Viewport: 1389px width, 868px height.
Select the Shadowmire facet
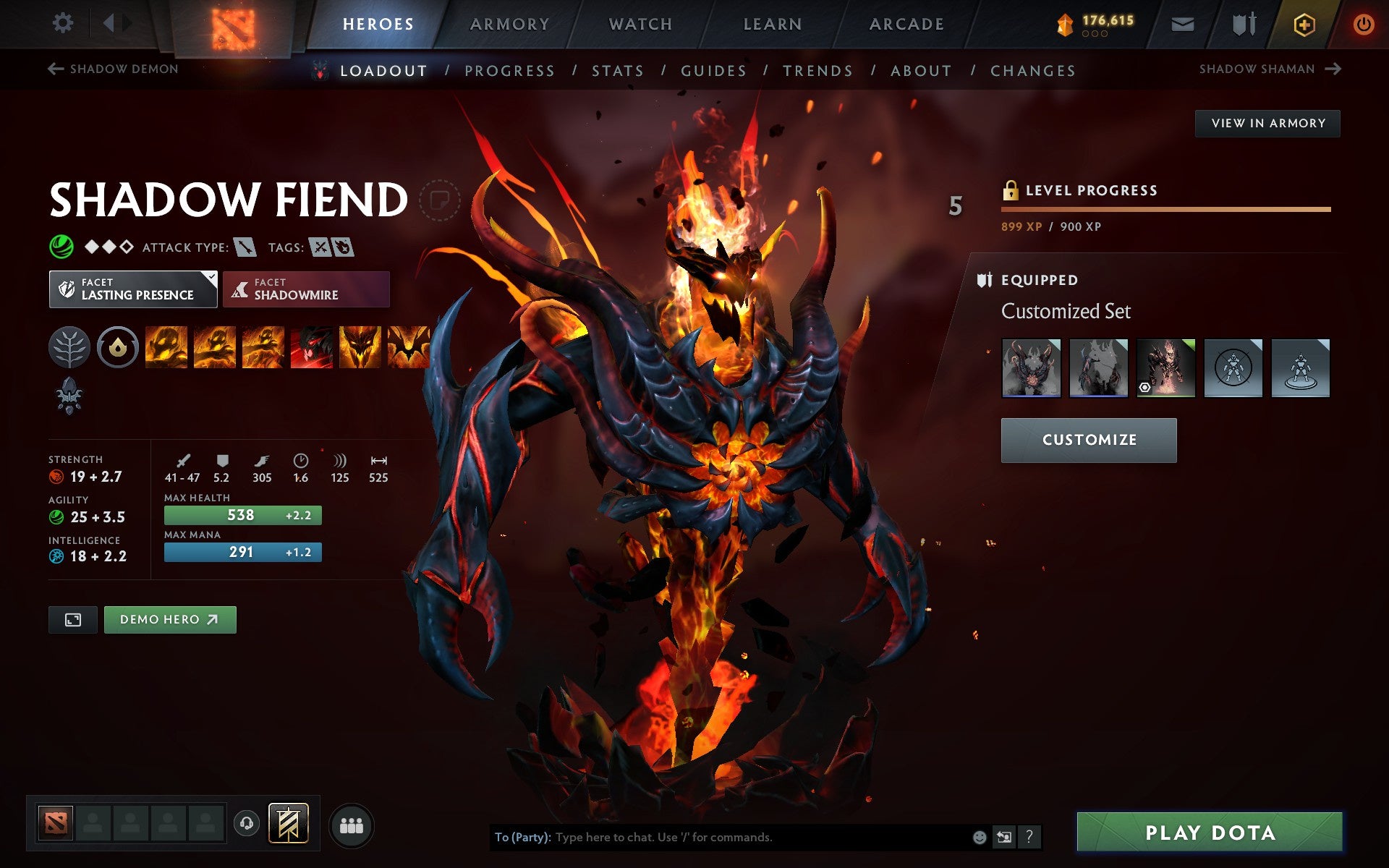(x=306, y=289)
